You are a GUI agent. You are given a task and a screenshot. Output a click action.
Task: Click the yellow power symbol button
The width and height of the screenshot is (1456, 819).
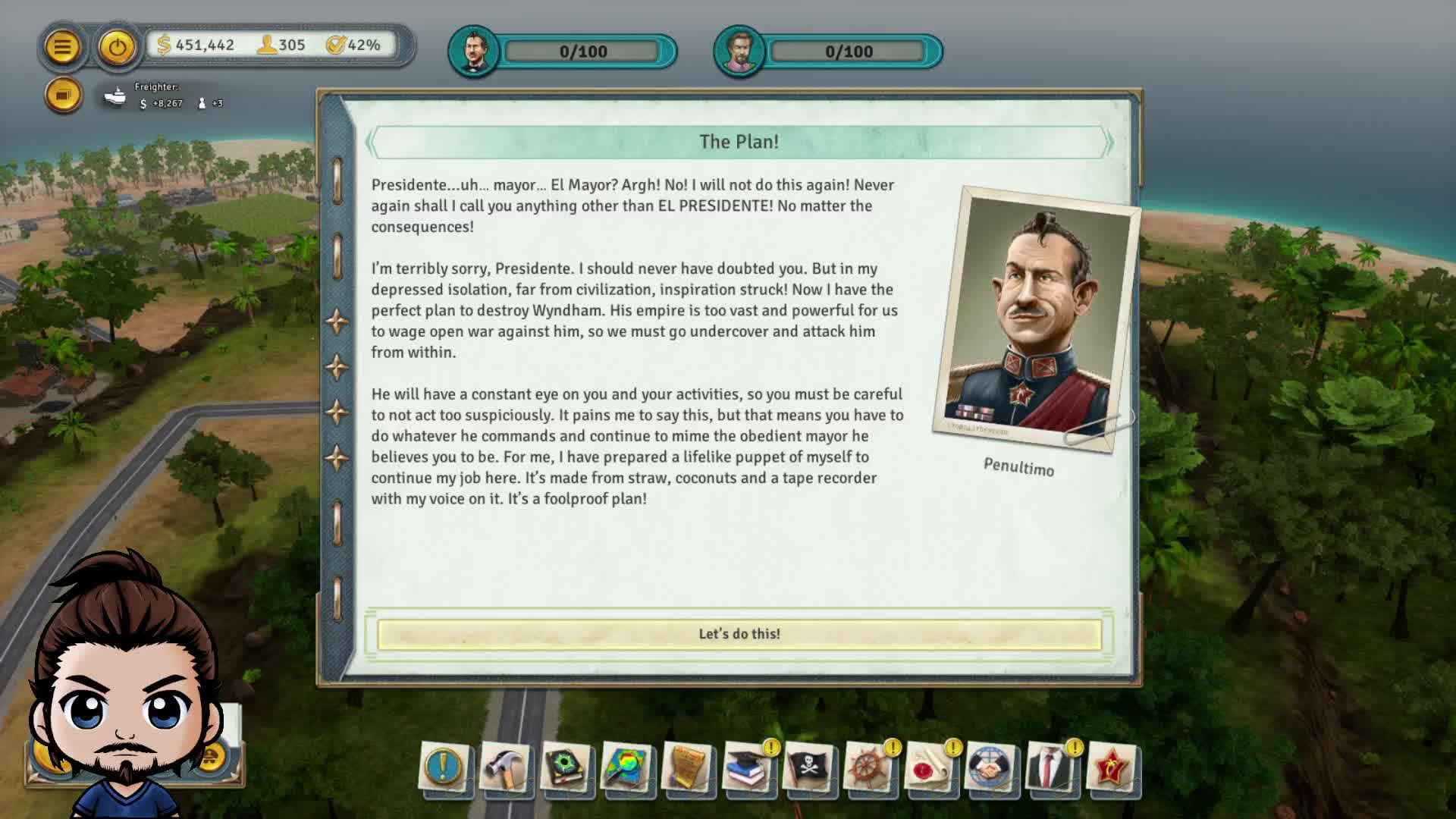(117, 47)
